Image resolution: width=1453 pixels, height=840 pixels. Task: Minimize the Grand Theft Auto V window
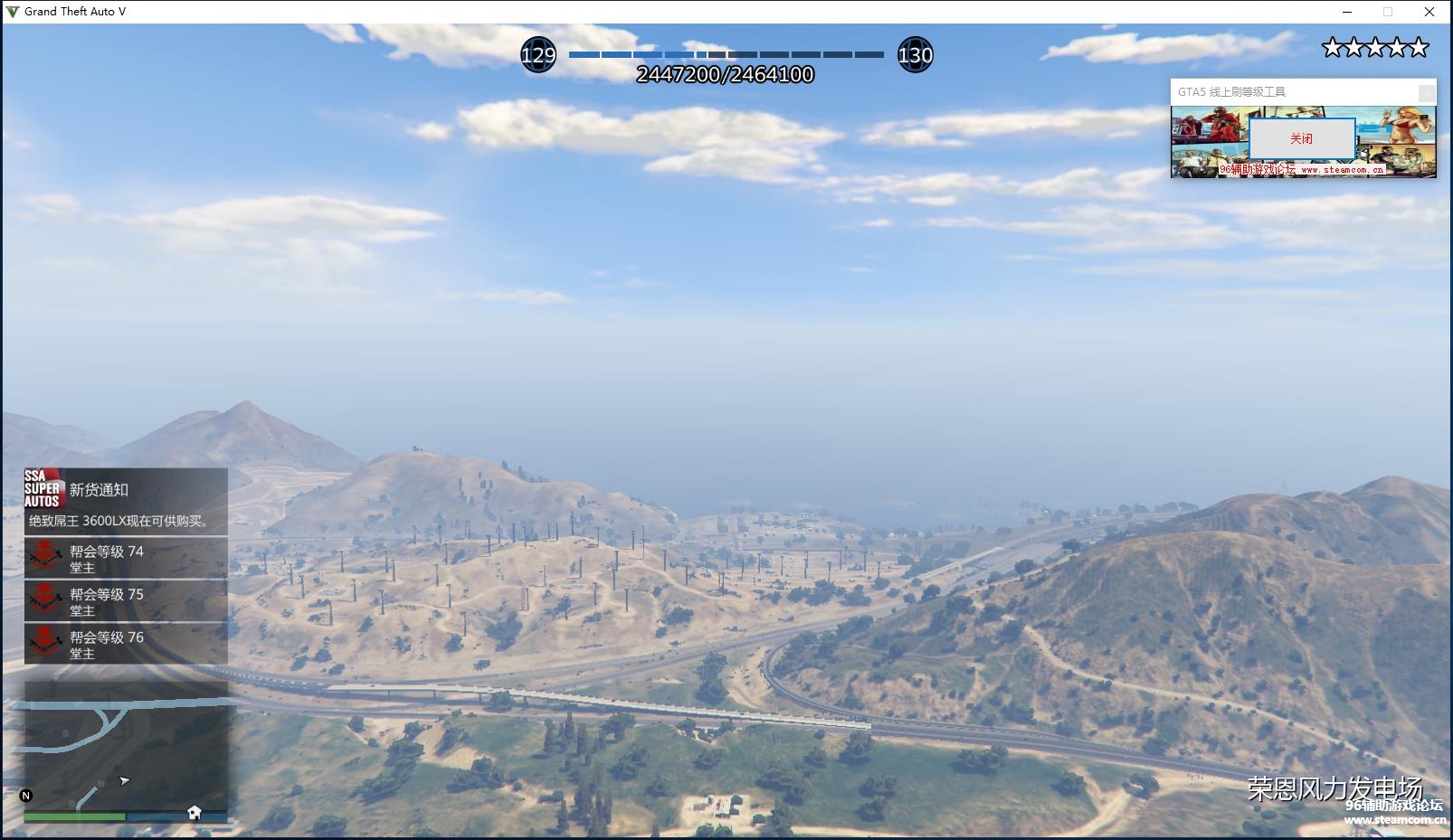(1347, 12)
